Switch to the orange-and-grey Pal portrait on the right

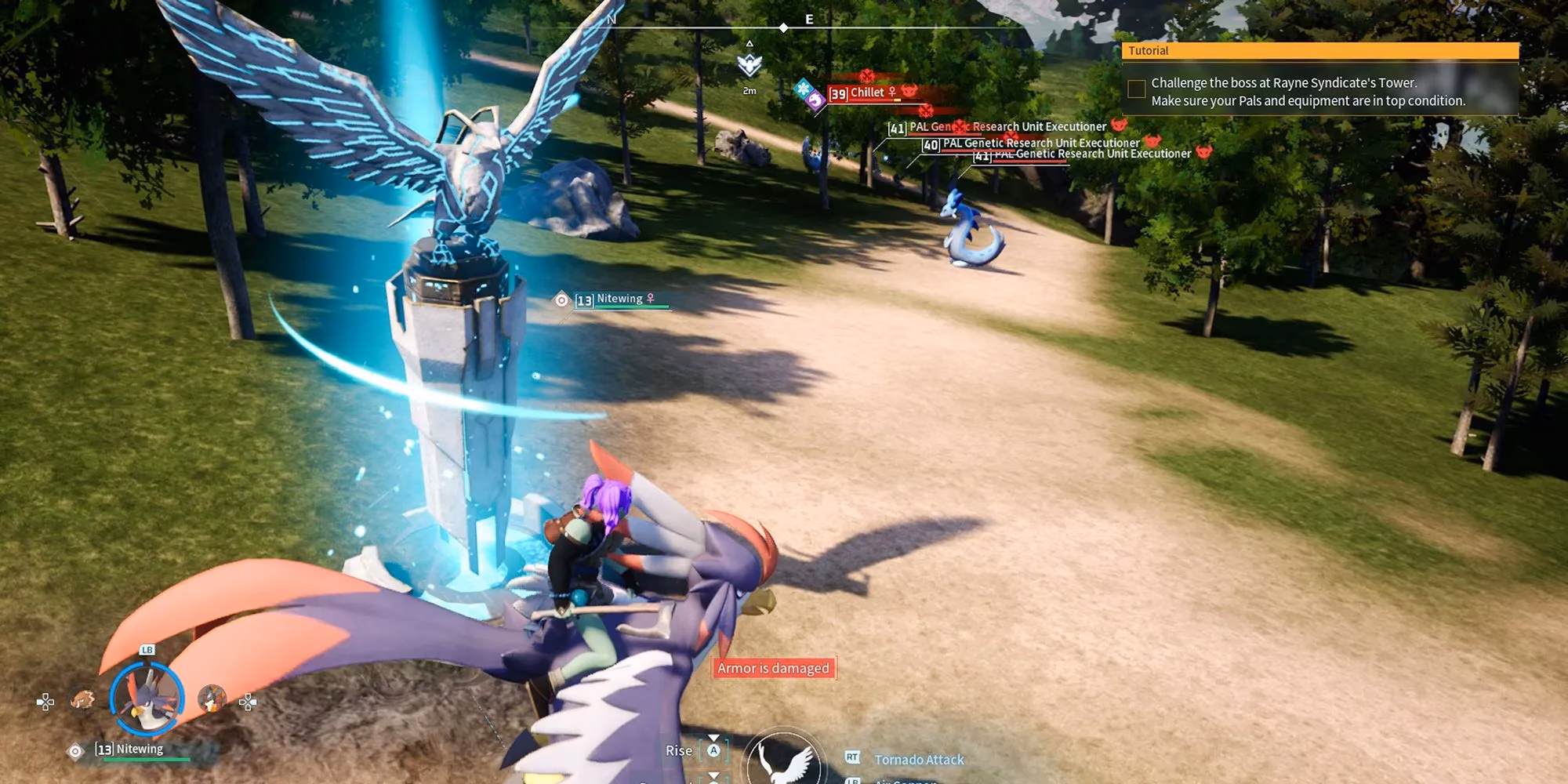tap(212, 698)
